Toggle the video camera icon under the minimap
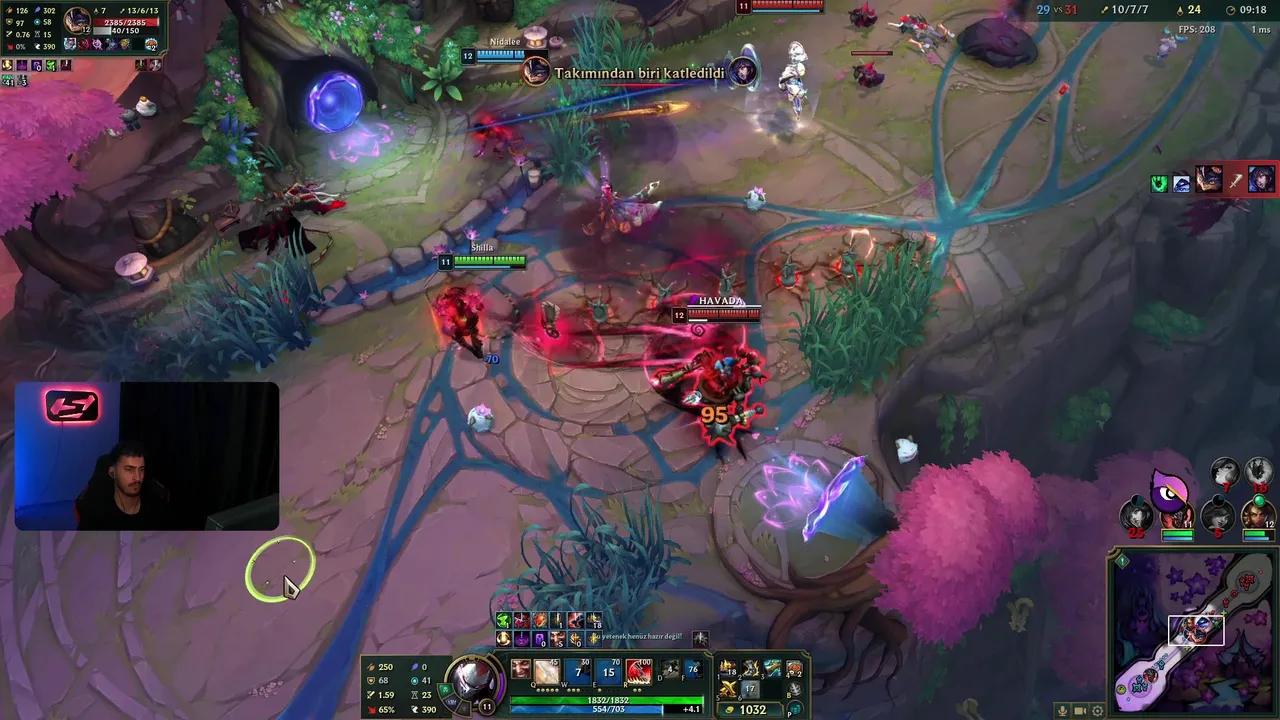This screenshot has width=1280, height=720. (x=1079, y=711)
